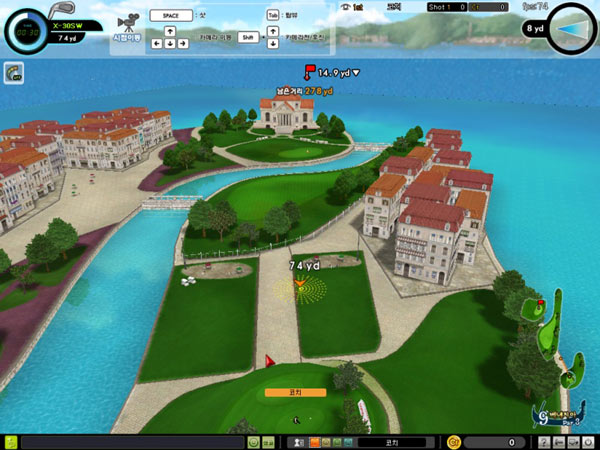Viewport: 600px width, 450px height.
Task: Click the chat input box
Action: pyautogui.click(x=133, y=442)
